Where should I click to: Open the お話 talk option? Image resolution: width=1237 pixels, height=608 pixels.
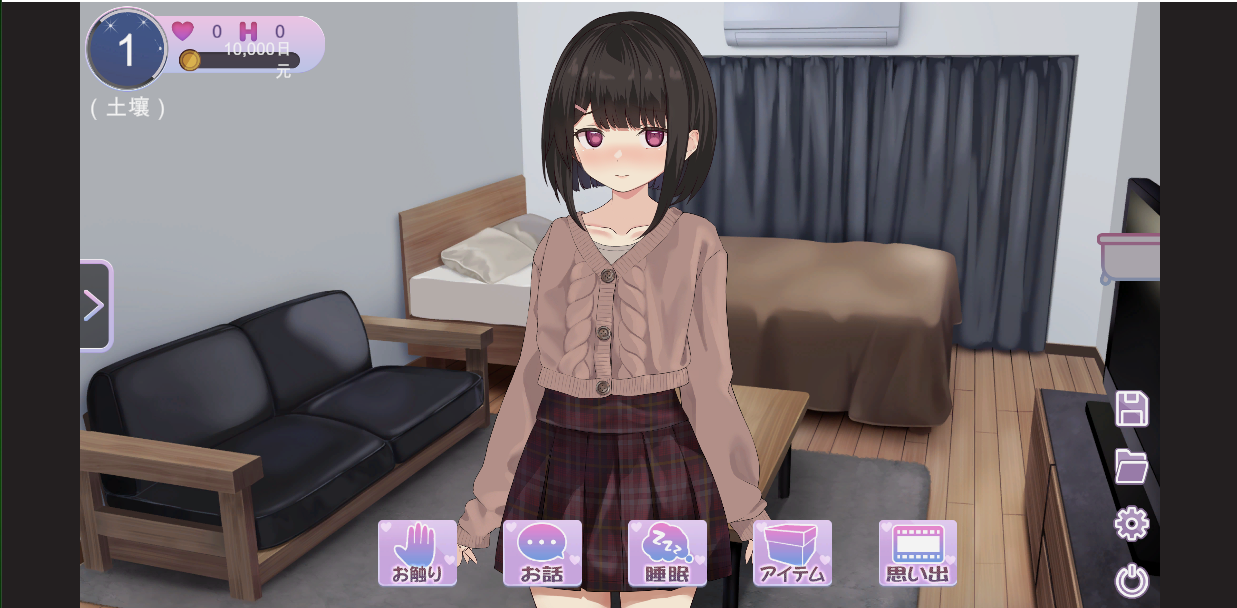[x=542, y=552]
